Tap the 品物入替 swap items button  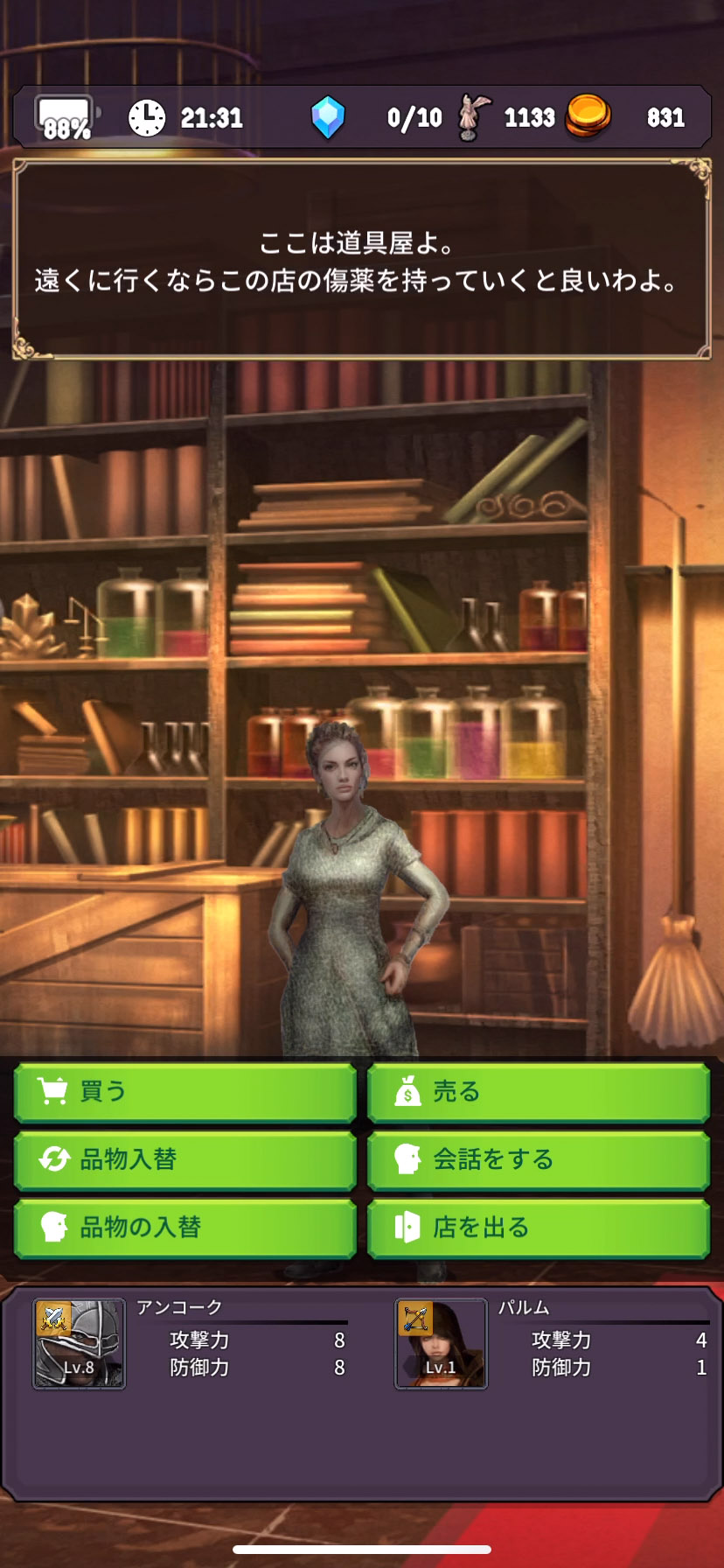click(184, 1160)
